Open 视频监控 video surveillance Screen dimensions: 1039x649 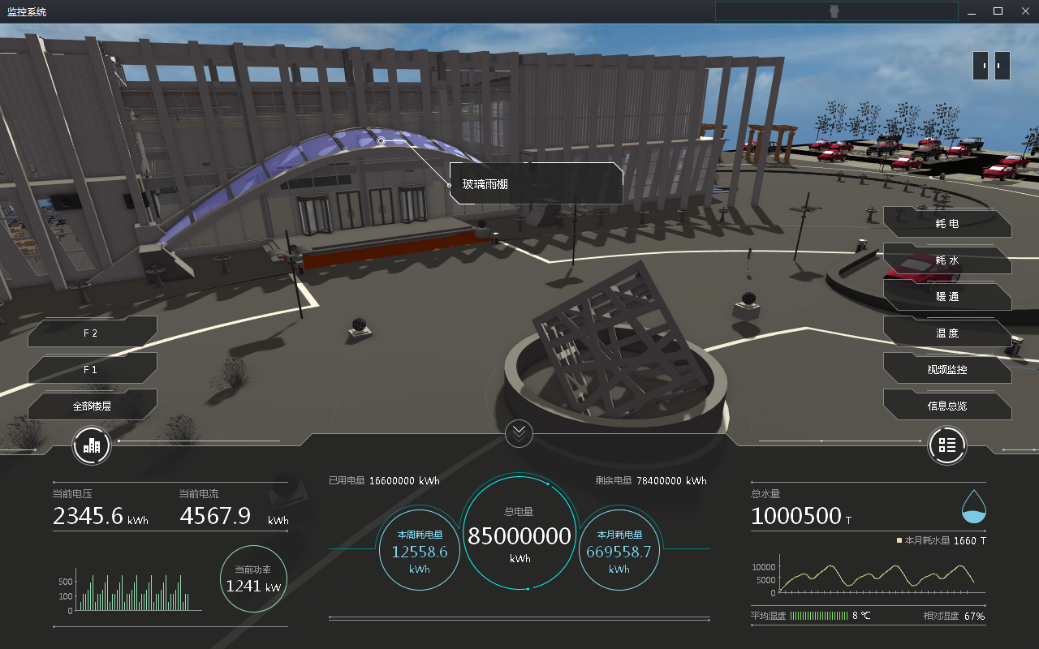point(946,369)
